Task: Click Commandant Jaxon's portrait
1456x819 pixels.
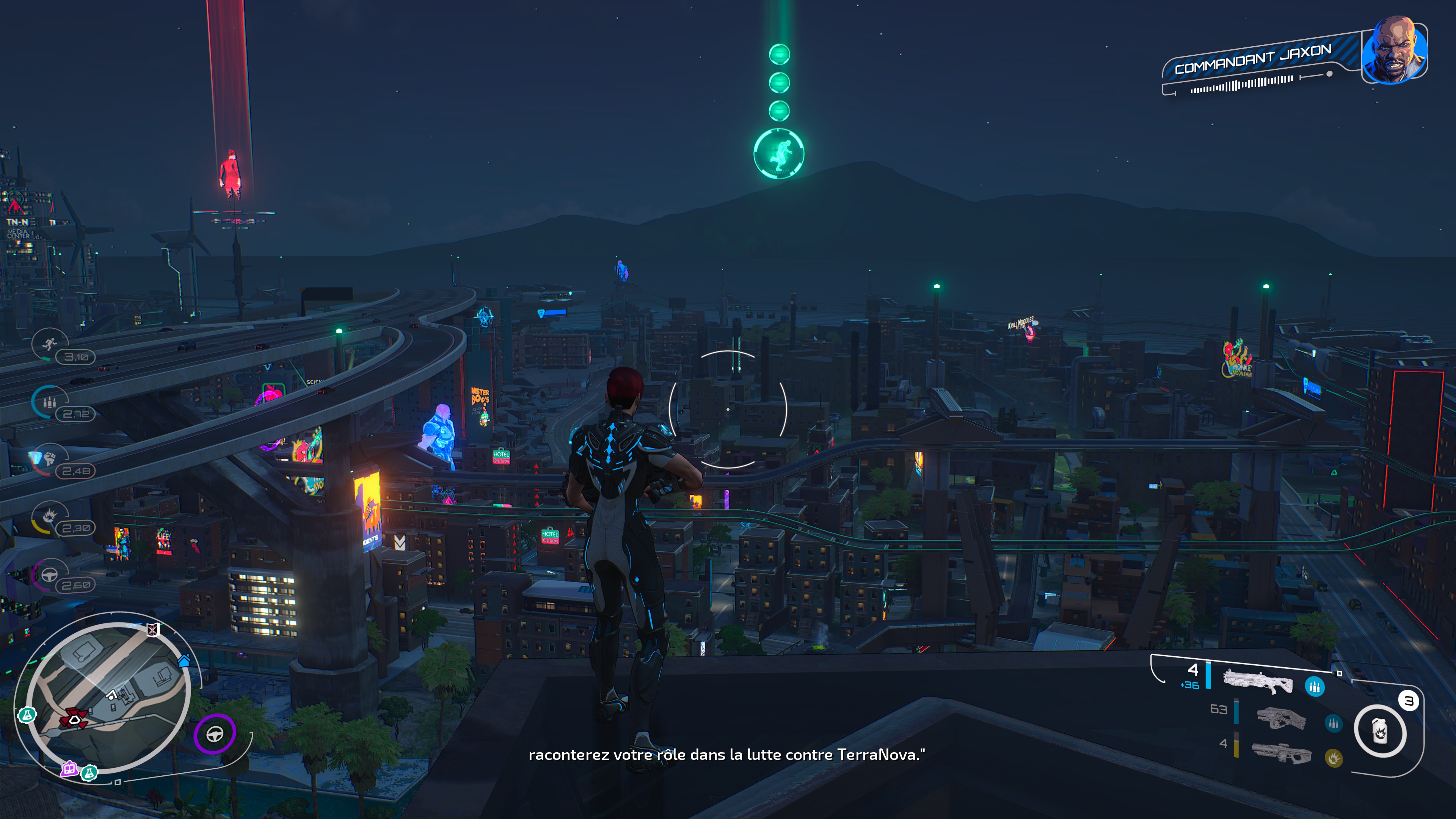Action: 1394,52
